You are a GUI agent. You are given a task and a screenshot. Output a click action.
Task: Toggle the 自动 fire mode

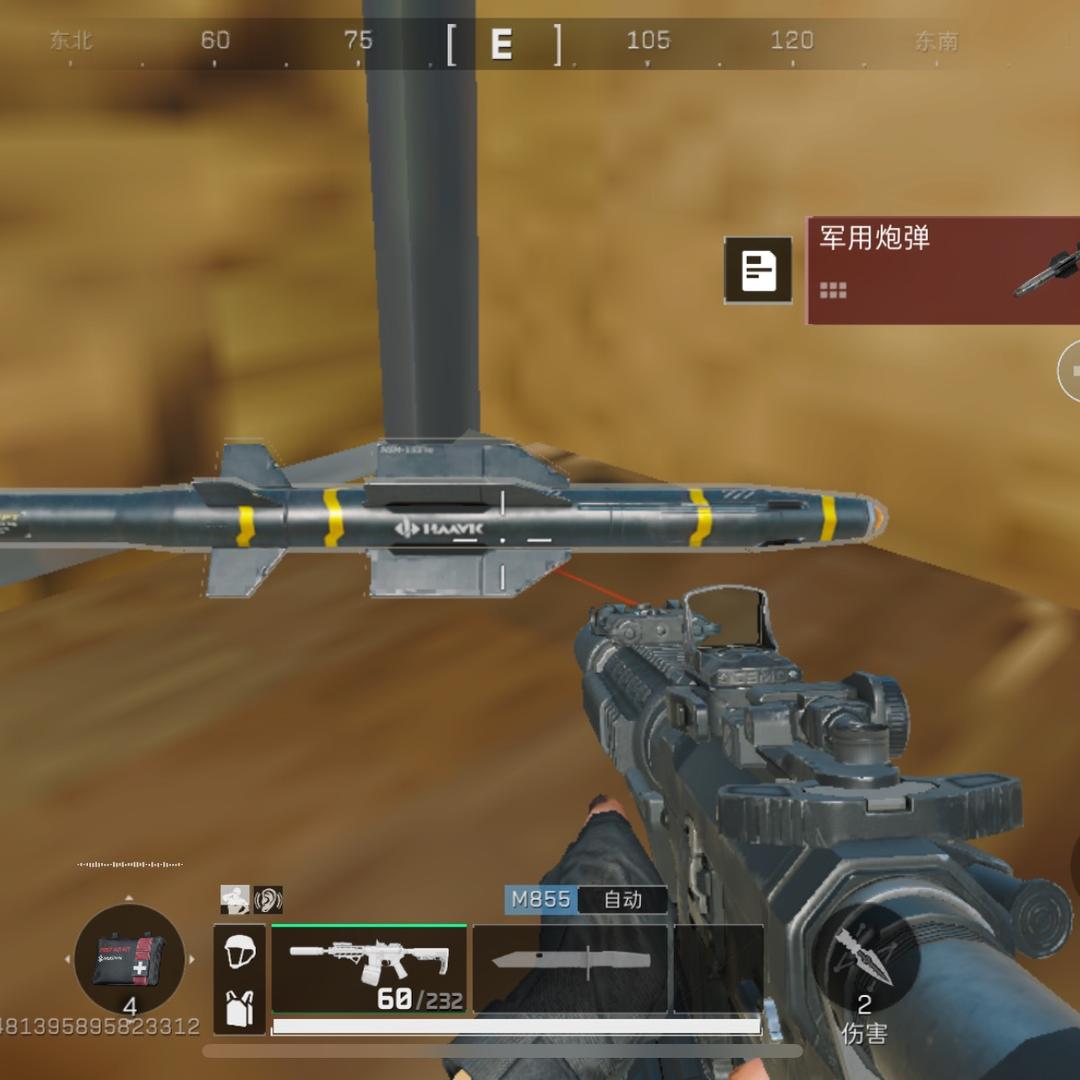tap(623, 899)
